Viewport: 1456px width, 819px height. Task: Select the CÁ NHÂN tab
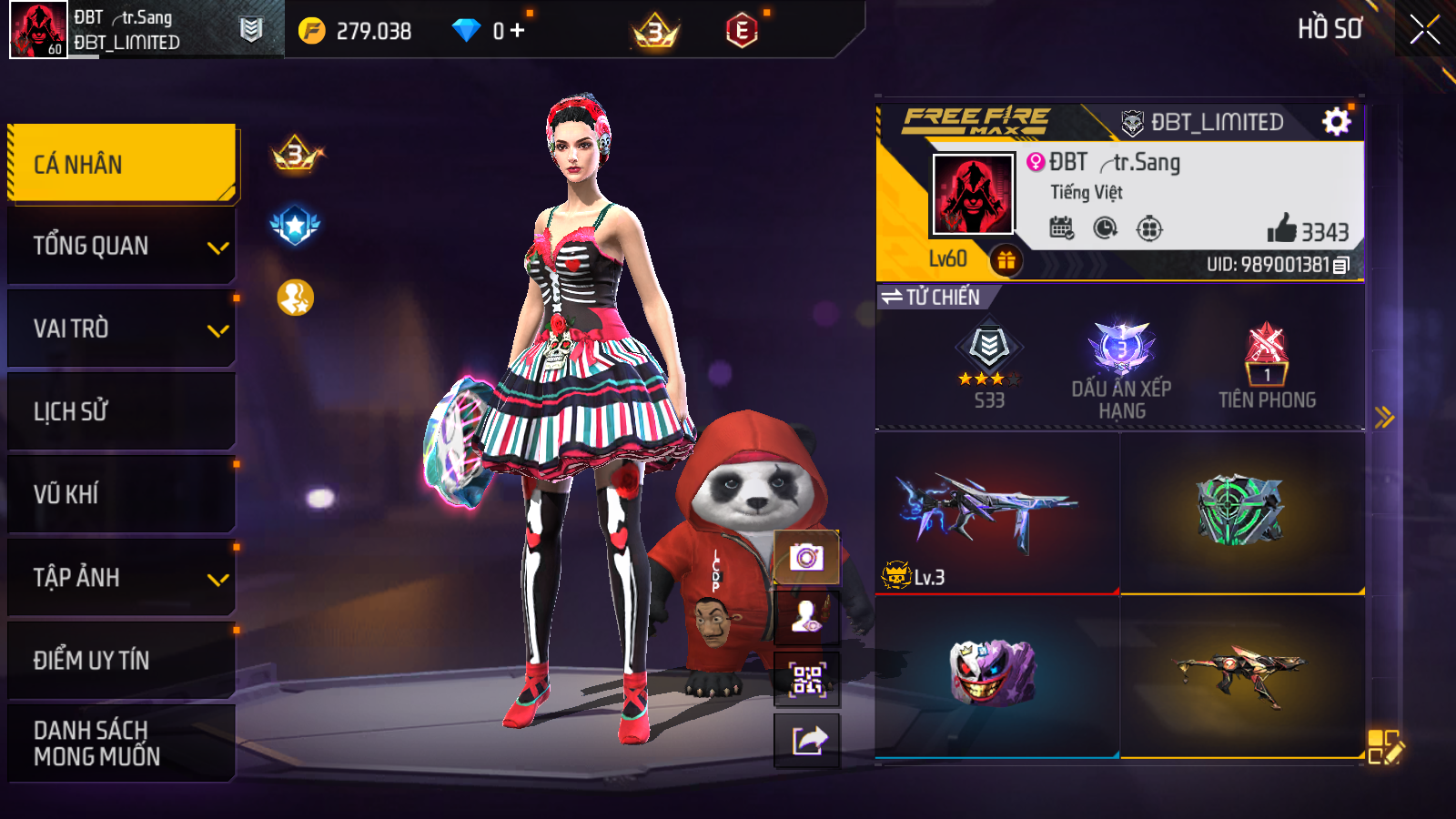[122, 164]
